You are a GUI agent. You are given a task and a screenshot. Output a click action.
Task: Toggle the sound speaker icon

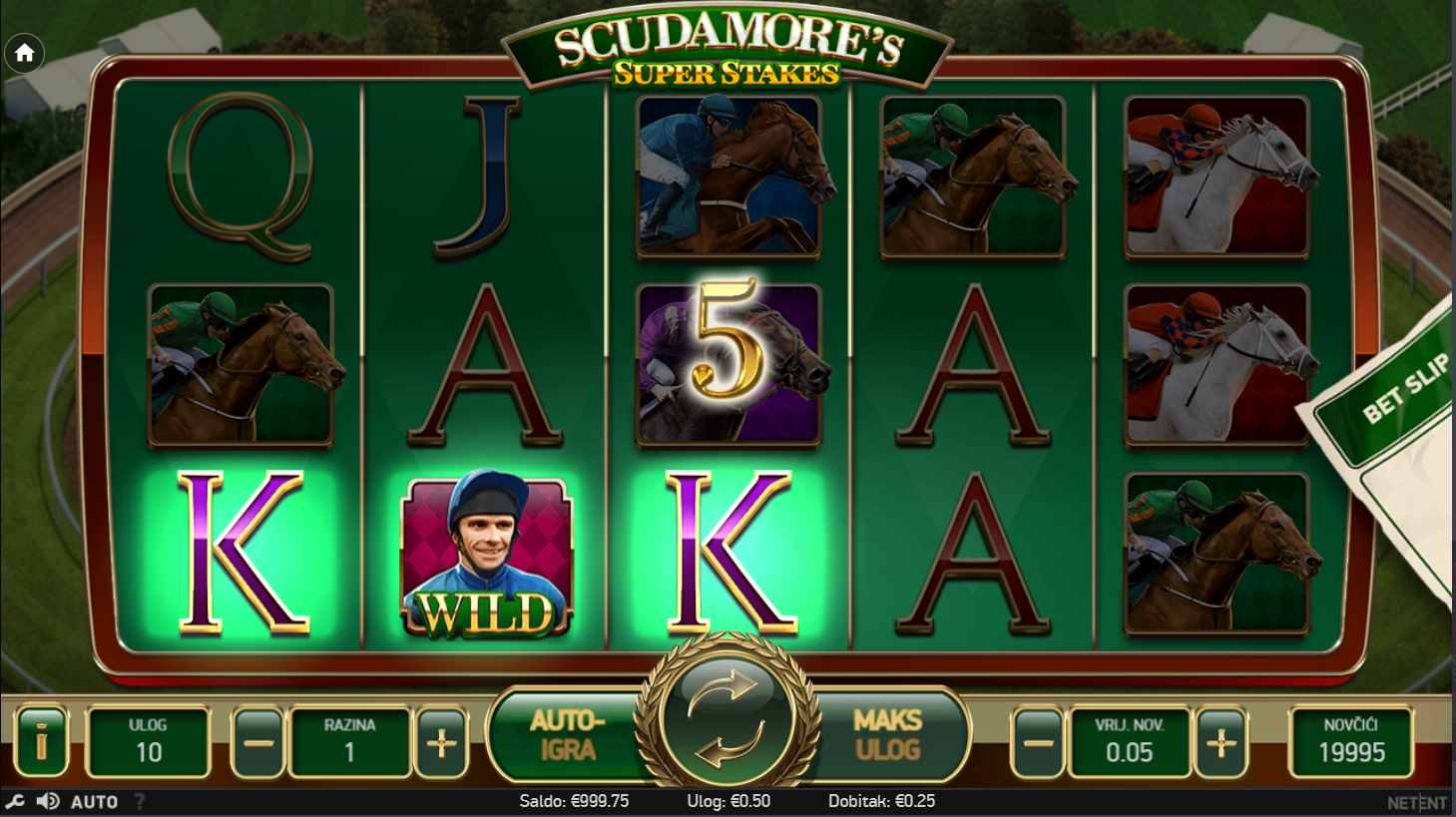tap(47, 801)
